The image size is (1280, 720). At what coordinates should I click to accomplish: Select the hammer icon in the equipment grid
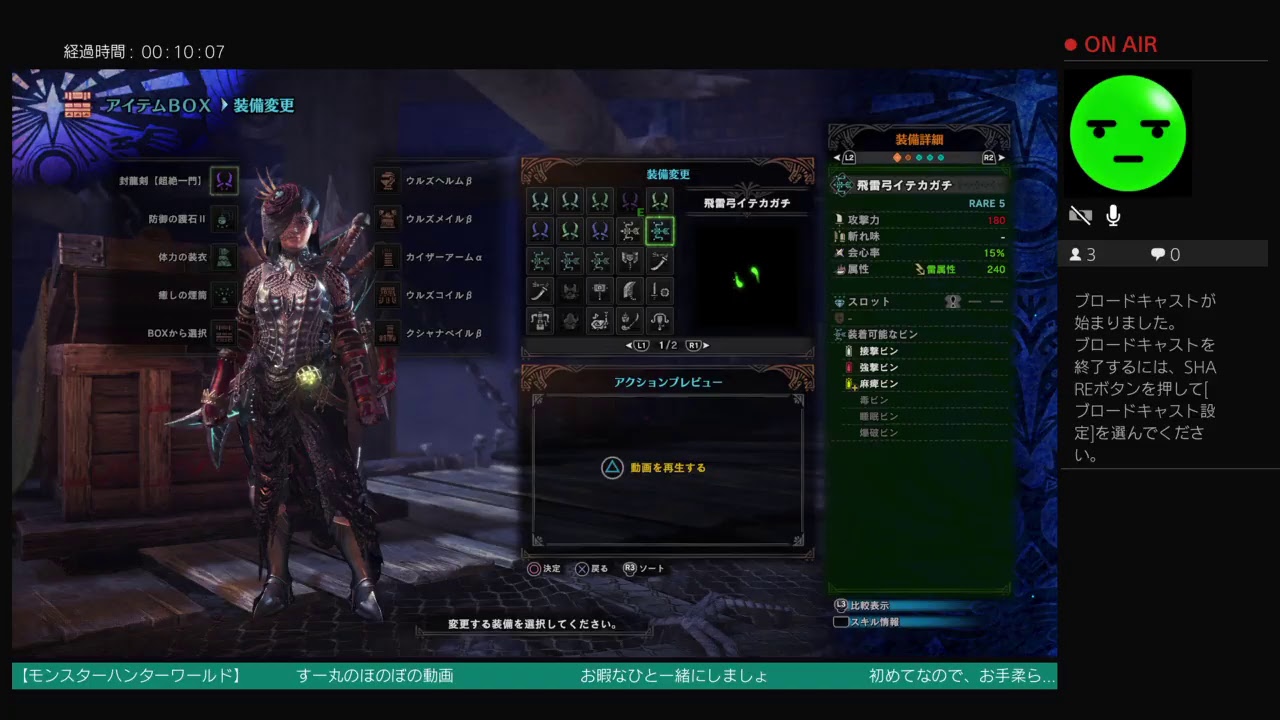(600, 291)
